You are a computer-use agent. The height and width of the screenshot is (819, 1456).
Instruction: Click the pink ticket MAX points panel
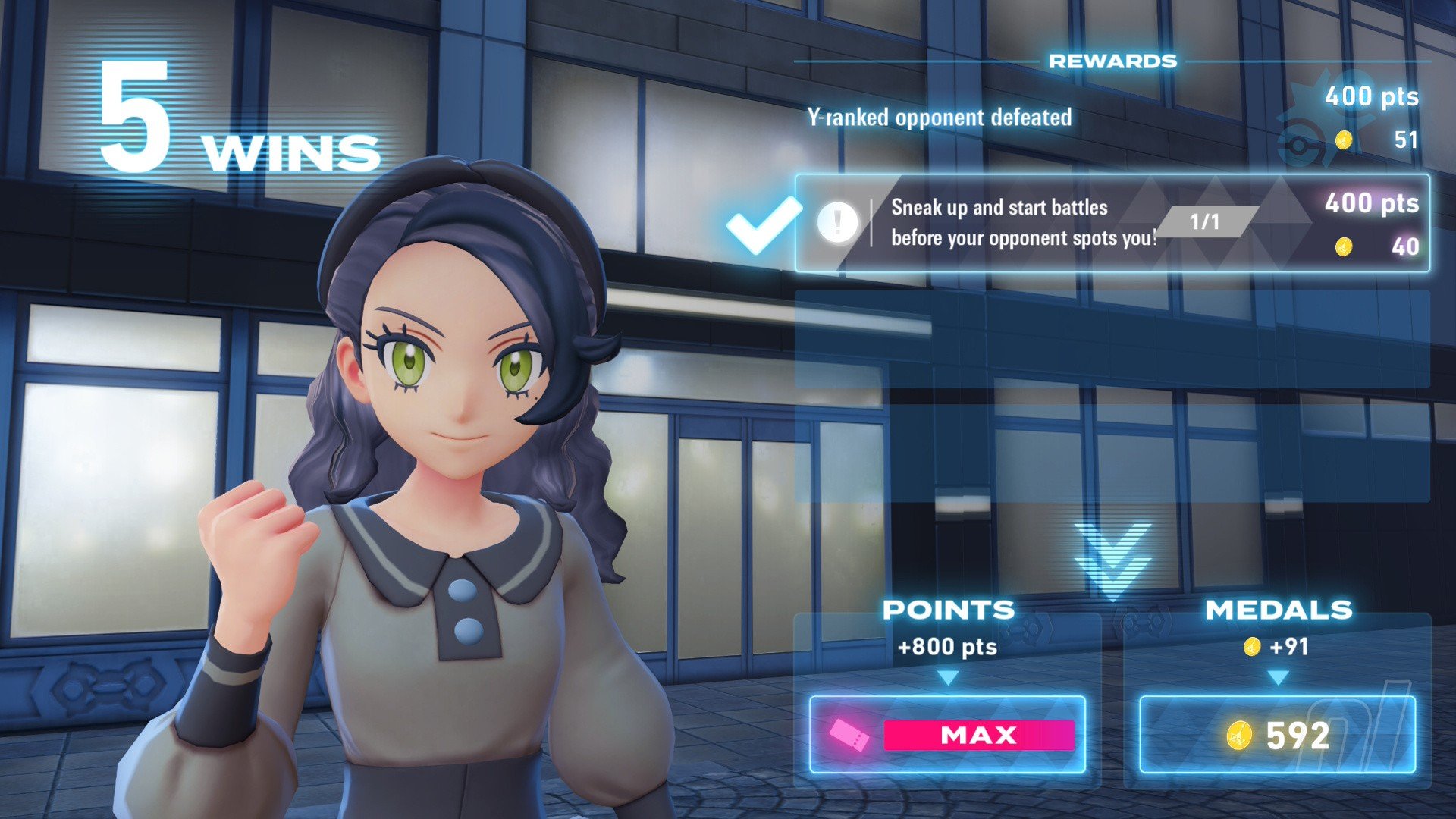[947, 734]
